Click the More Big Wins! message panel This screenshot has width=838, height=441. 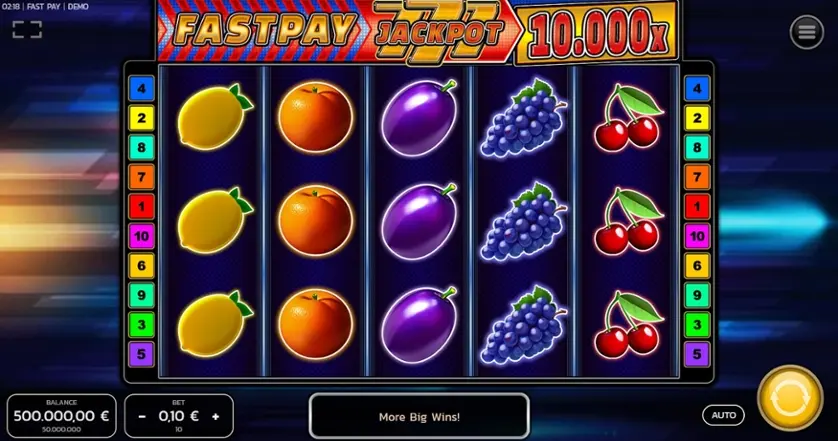419,416
